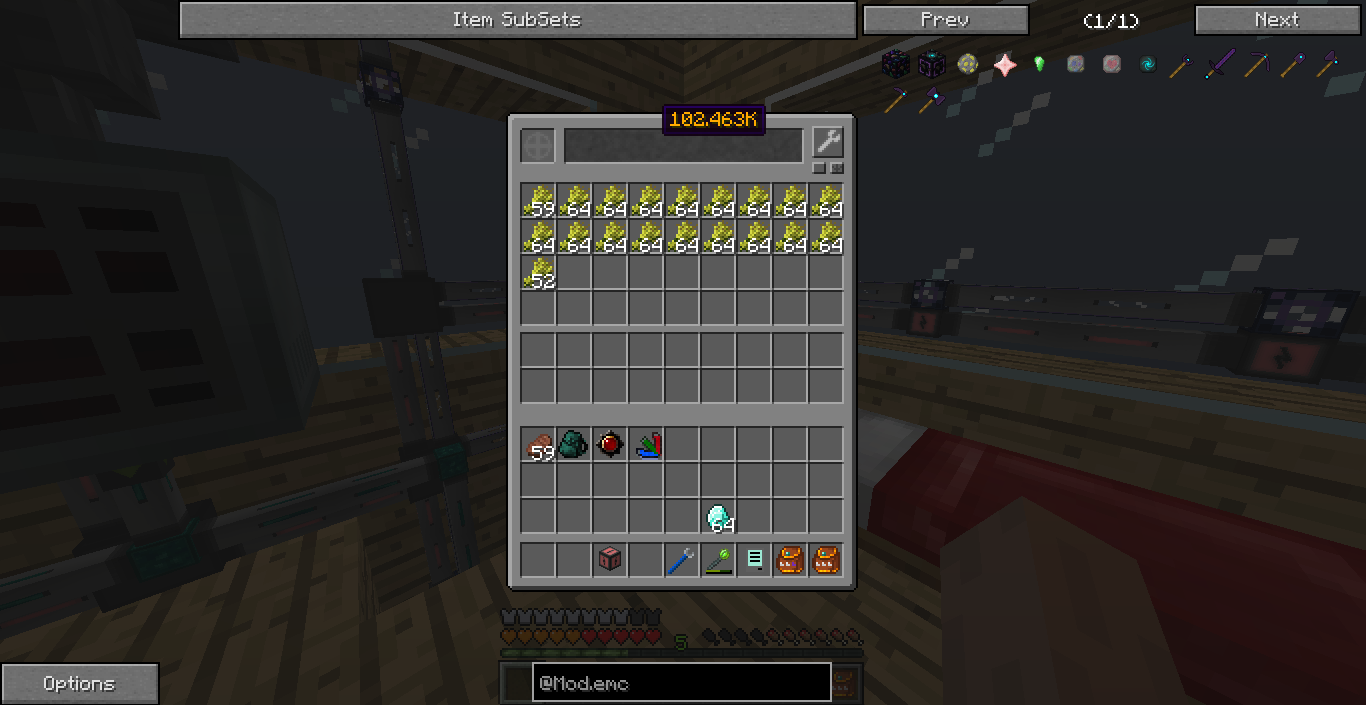Go to the Next item page
This screenshot has height=705, width=1366.
click(1277, 20)
